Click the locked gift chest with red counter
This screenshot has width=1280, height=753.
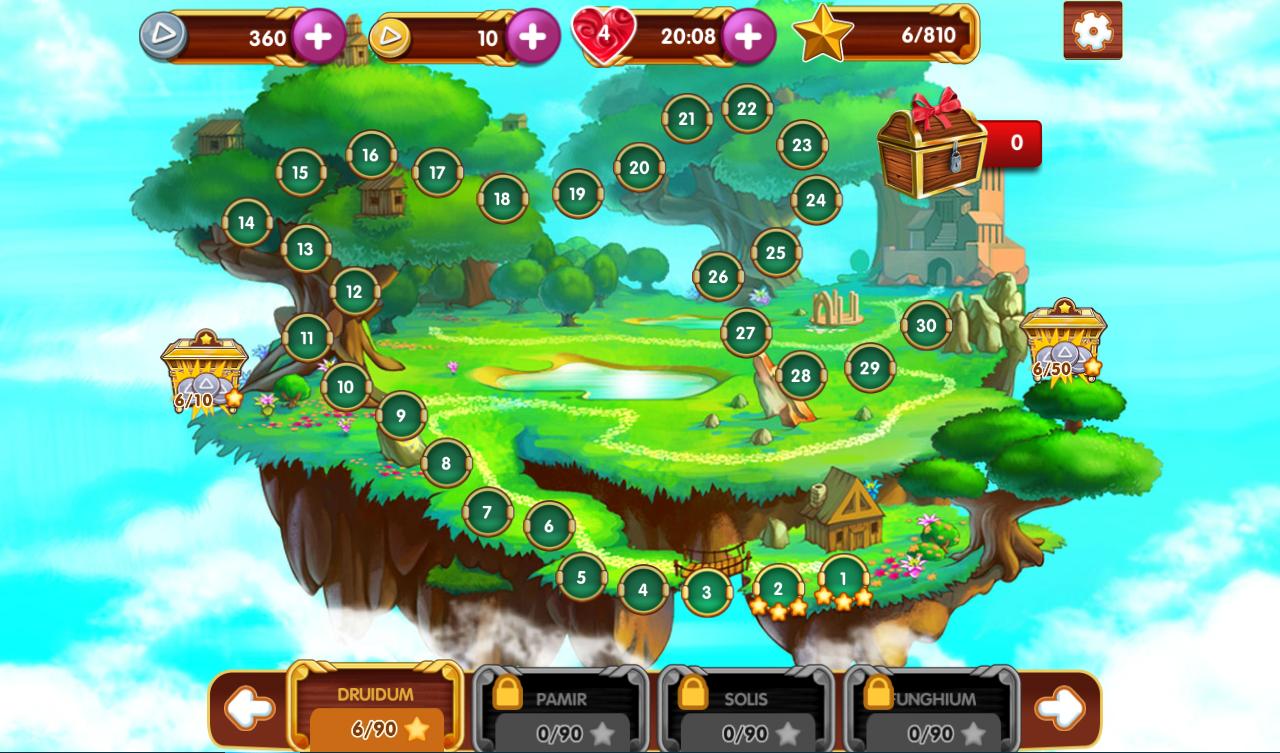pyautogui.click(x=930, y=150)
